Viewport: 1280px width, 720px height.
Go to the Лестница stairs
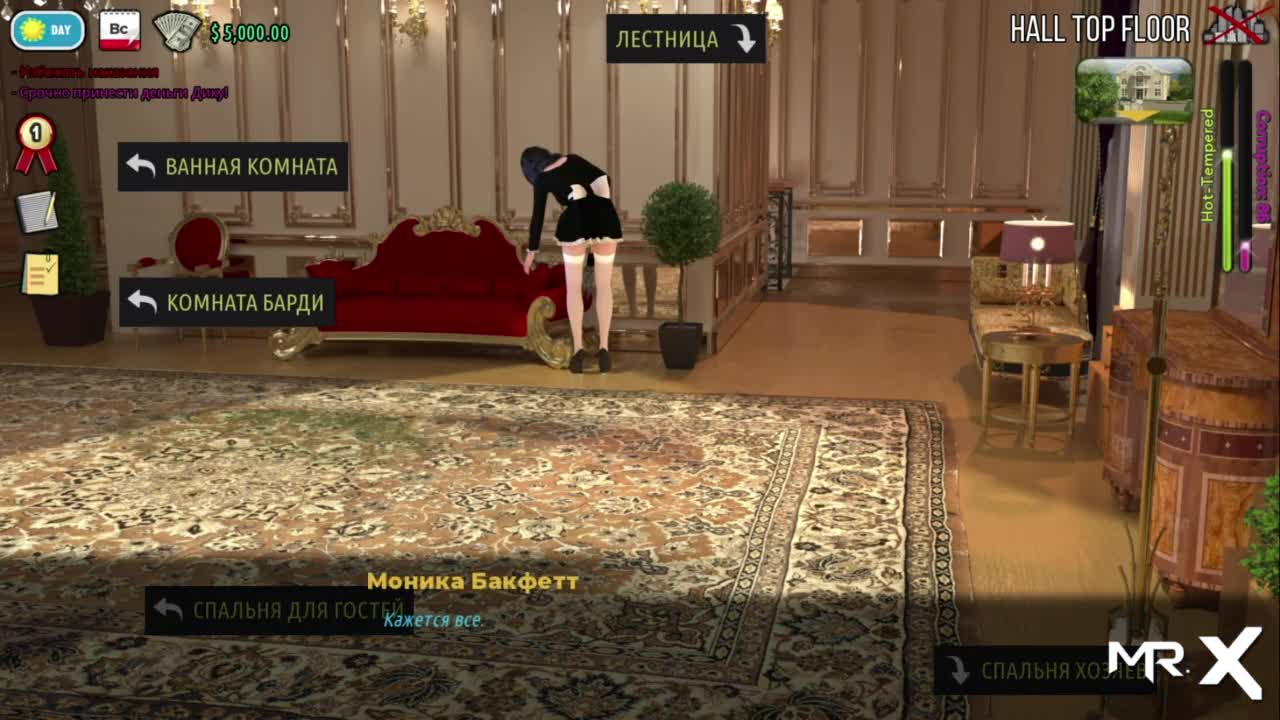(x=685, y=39)
